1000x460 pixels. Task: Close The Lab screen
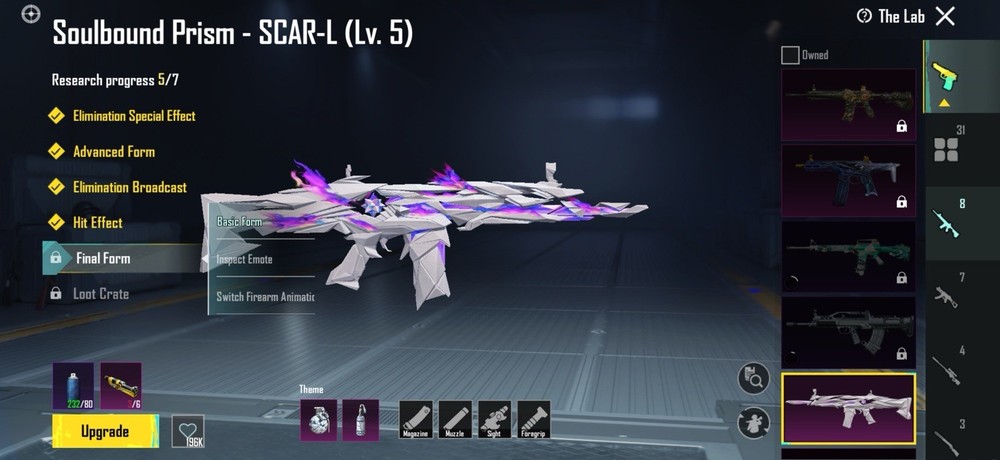945,16
